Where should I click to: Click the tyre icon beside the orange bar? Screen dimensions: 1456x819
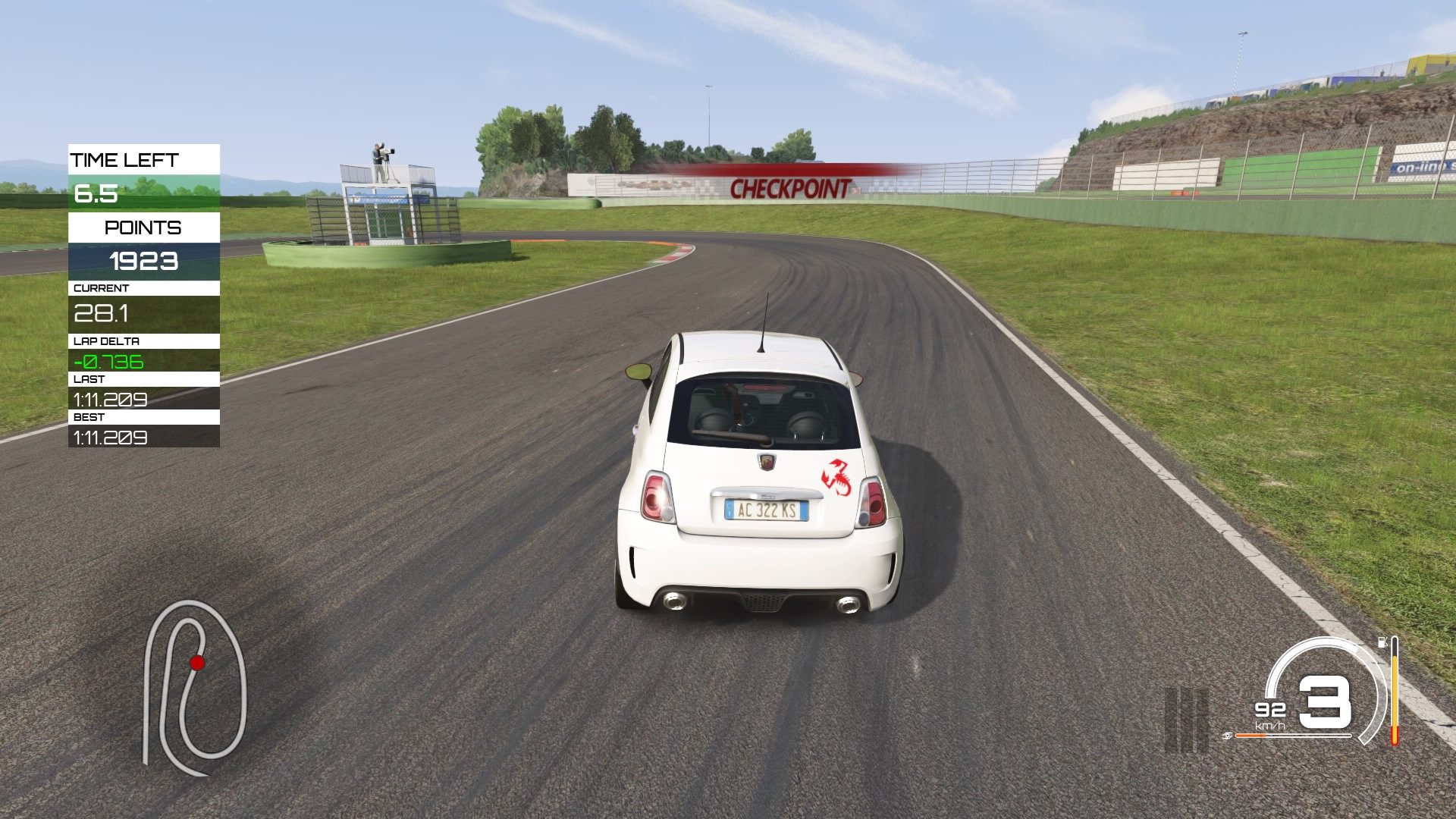pos(1226,736)
